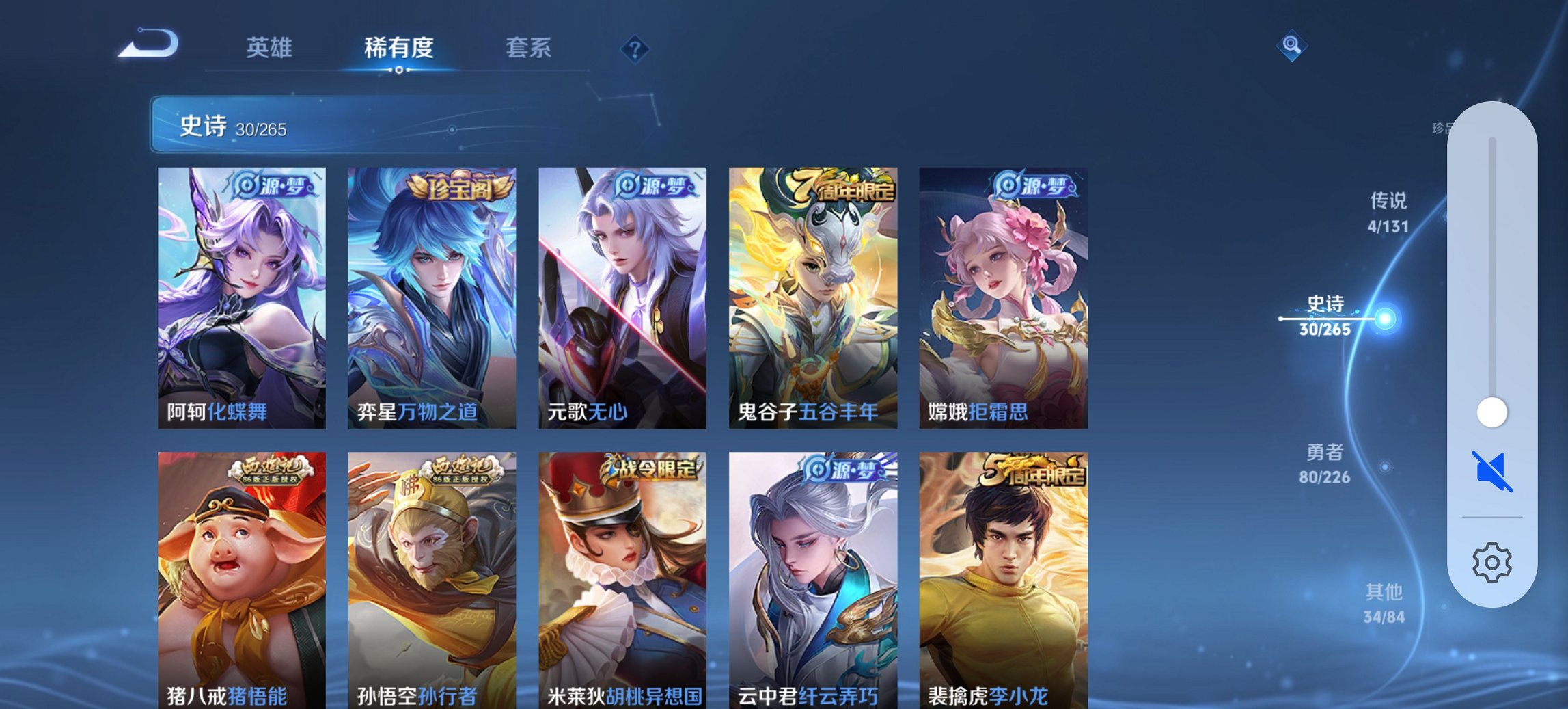This screenshot has width=1568, height=709.
Task: Jump to the 勇者 80/226 section
Action: coord(1326,464)
